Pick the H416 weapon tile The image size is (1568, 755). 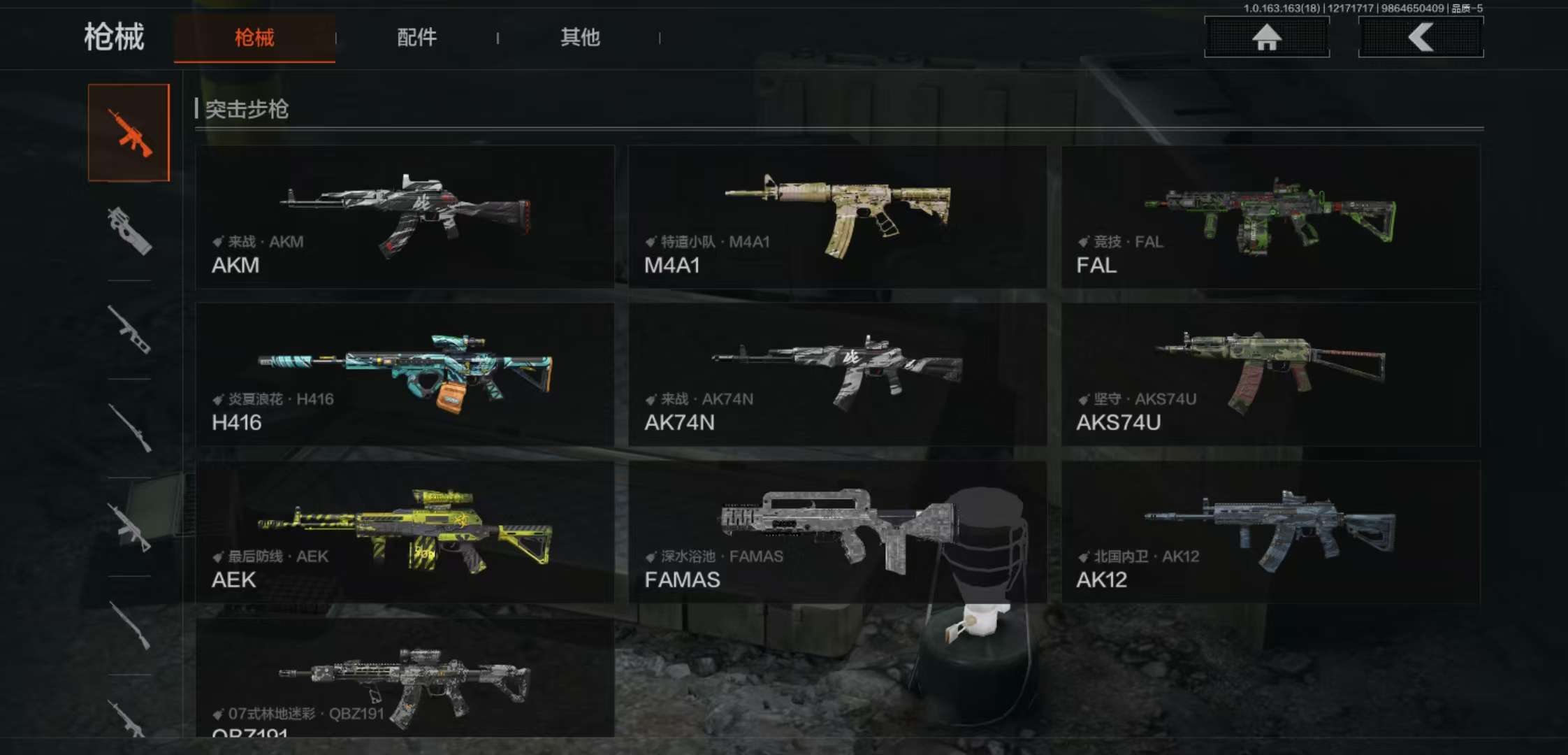pos(405,375)
